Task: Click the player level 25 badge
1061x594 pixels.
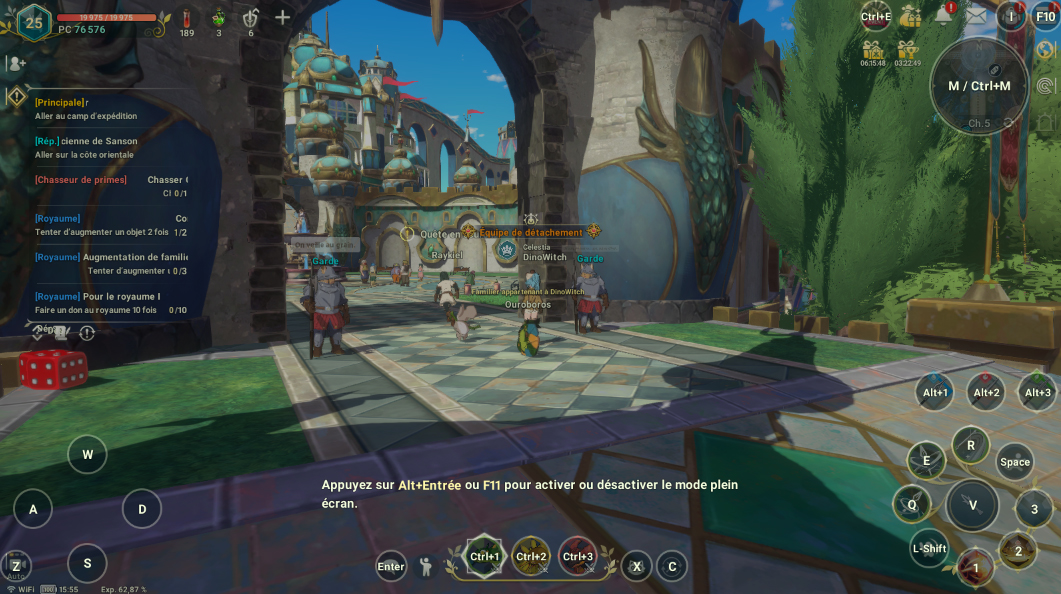Action: [x=33, y=21]
